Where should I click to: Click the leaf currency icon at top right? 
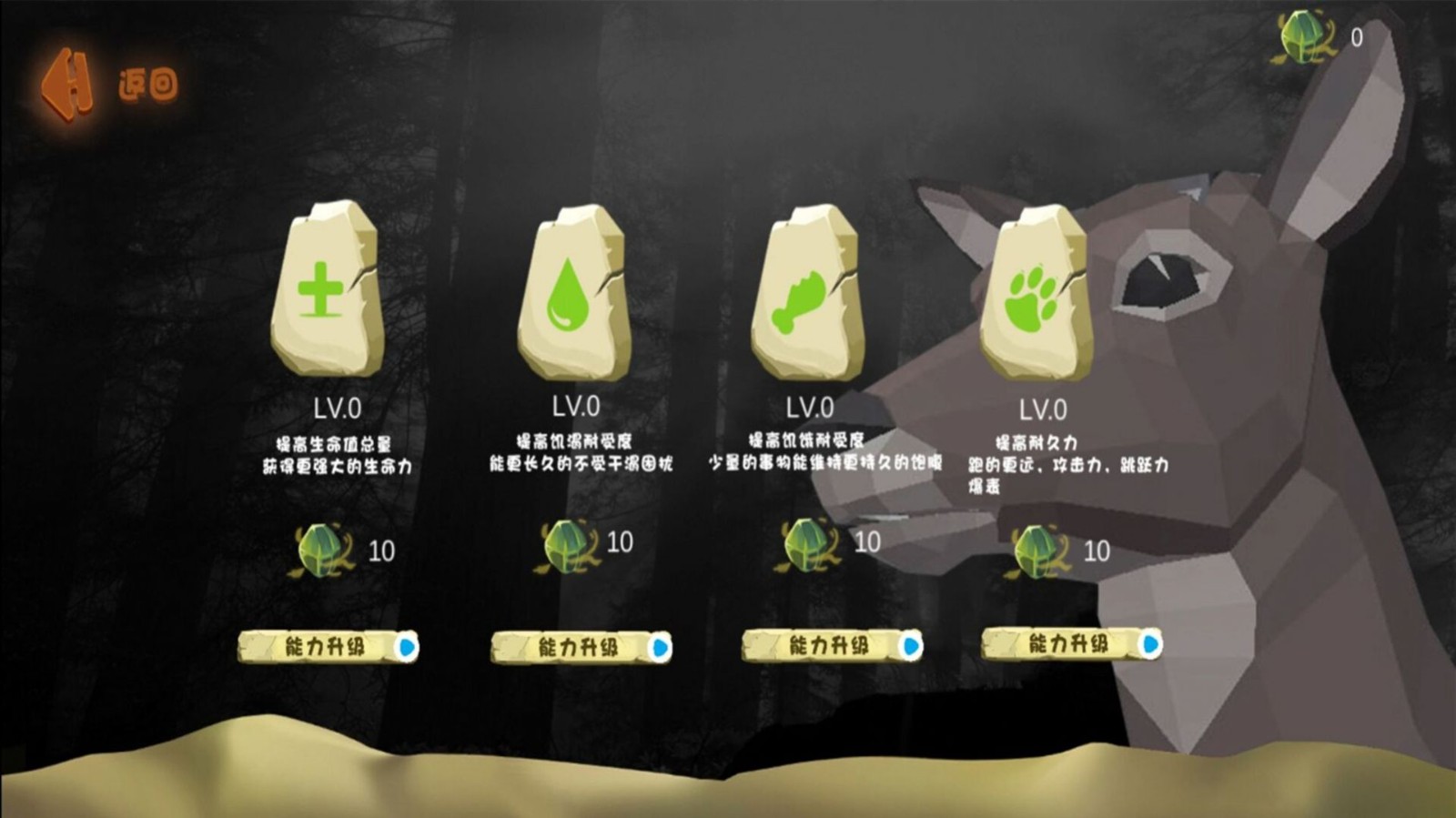(x=1299, y=36)
